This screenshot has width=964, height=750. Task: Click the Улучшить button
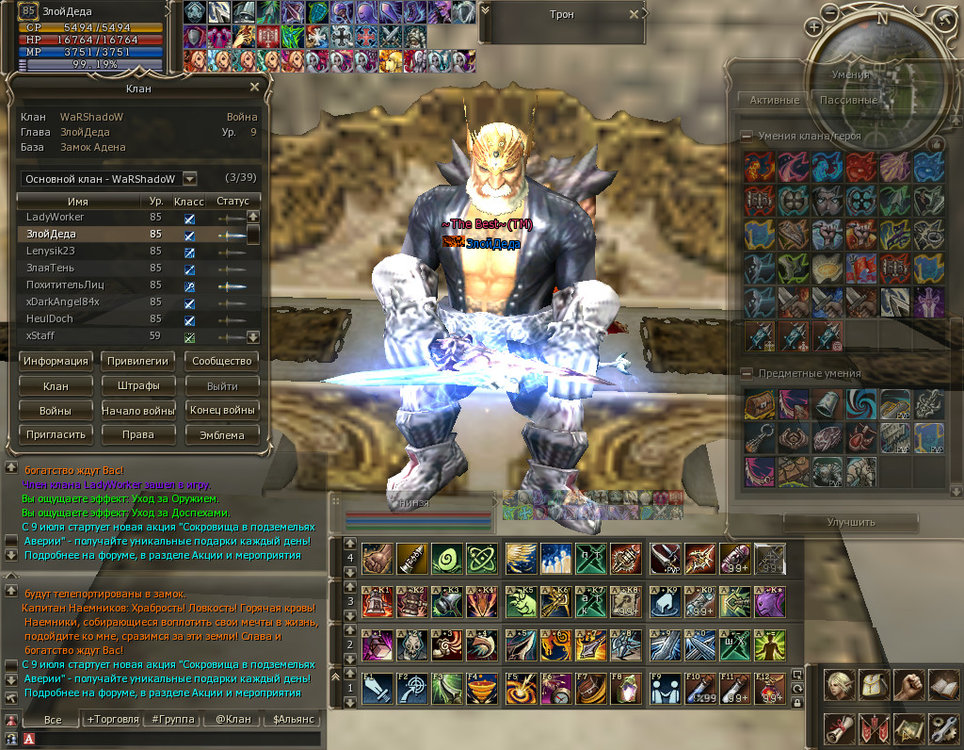pyautogui.click(x=851, y=522)
